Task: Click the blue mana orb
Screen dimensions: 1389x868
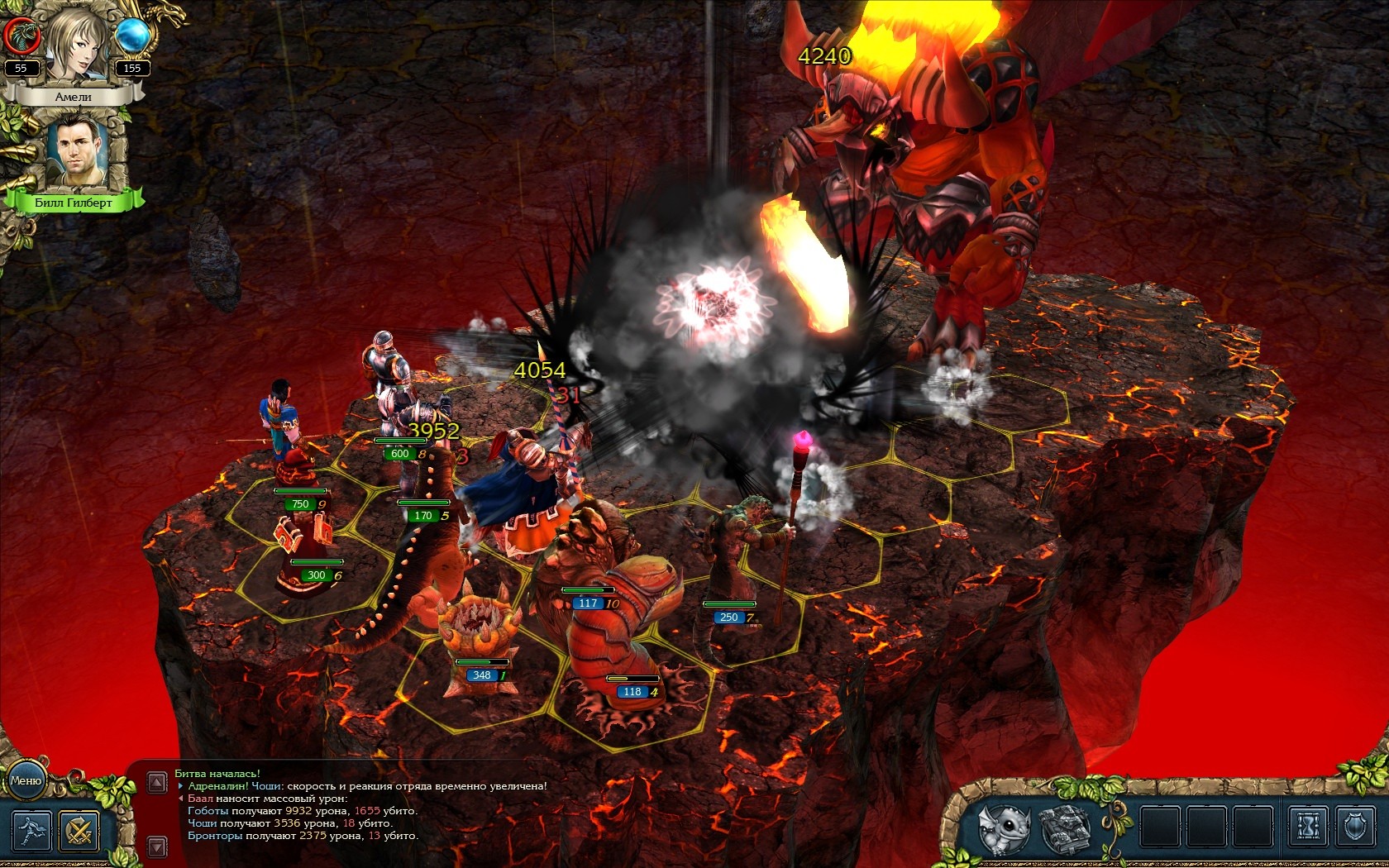Action: [132, 36]
